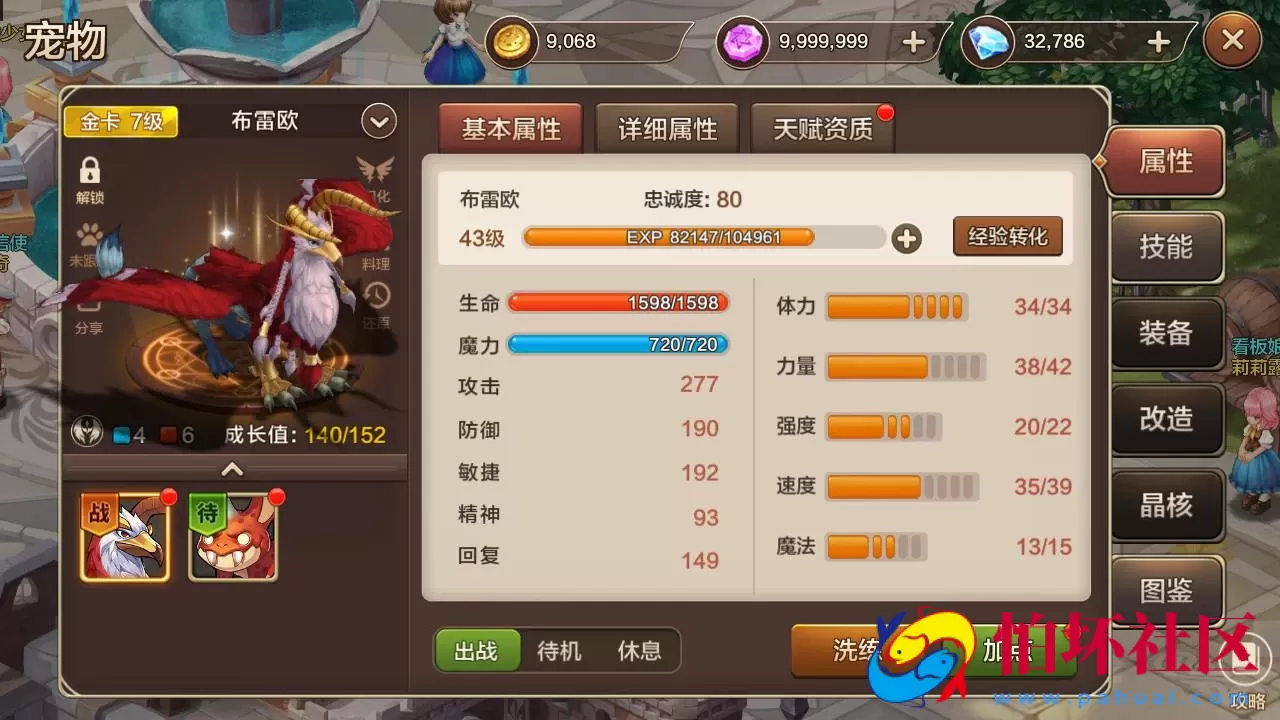Click the plus icon next to diamond currency
The width and height of the screenshot is (1280, 720).
(x=1157, y=41)
